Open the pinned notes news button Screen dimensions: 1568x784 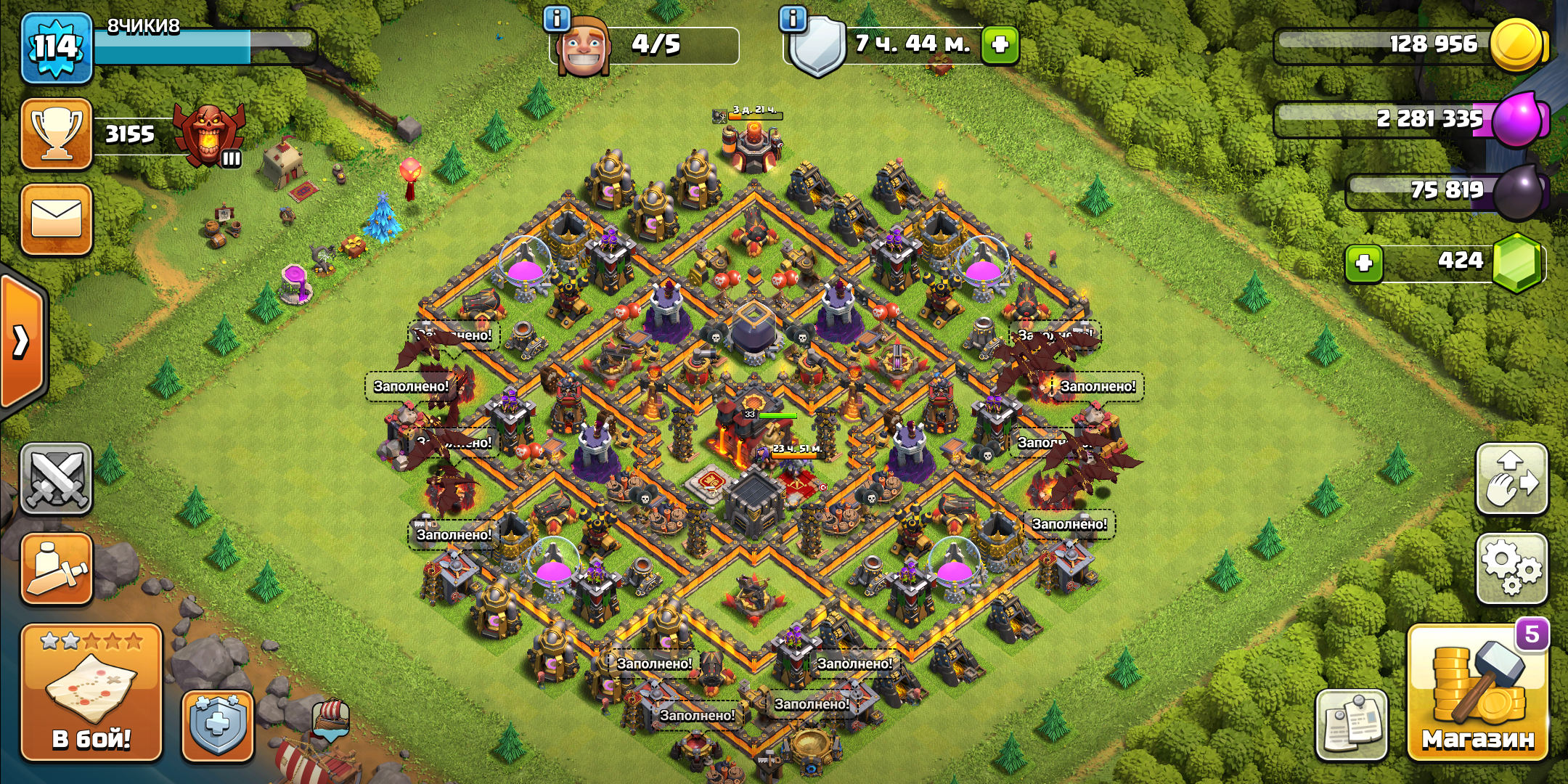click(x=1351, y=725)
